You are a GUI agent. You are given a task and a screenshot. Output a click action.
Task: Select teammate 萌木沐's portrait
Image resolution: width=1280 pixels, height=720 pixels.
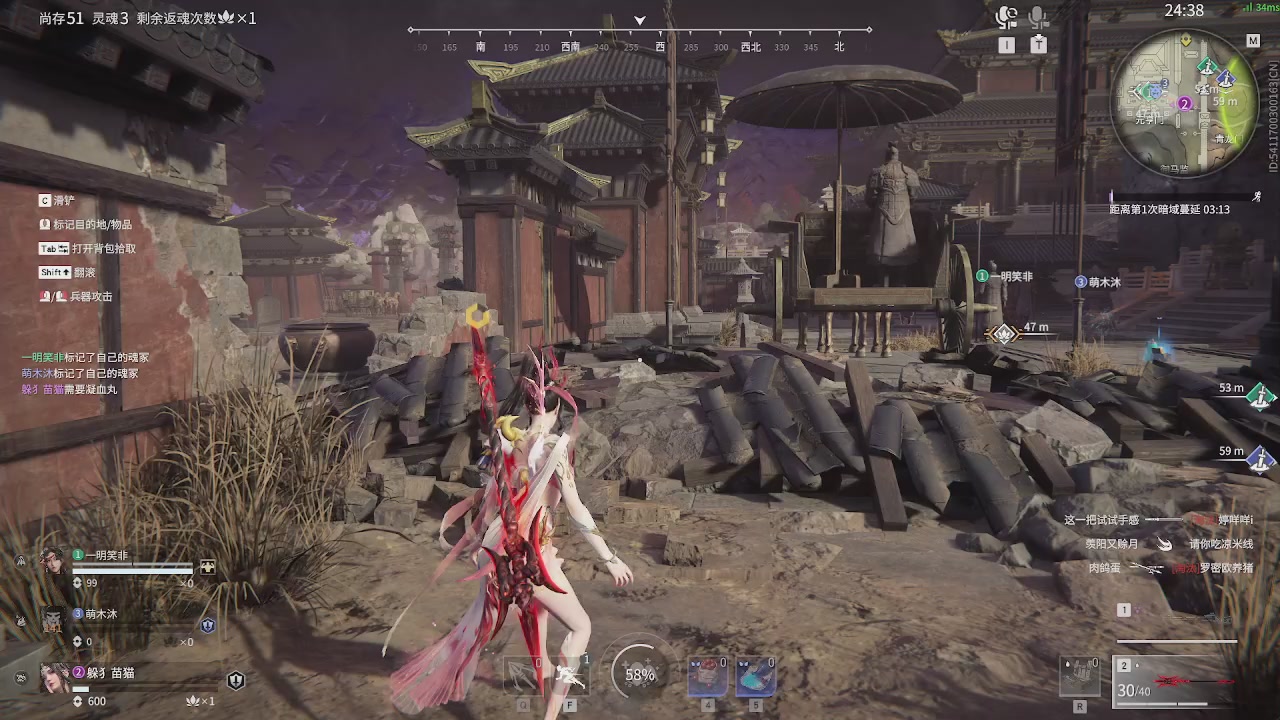(x=52, y=619)
